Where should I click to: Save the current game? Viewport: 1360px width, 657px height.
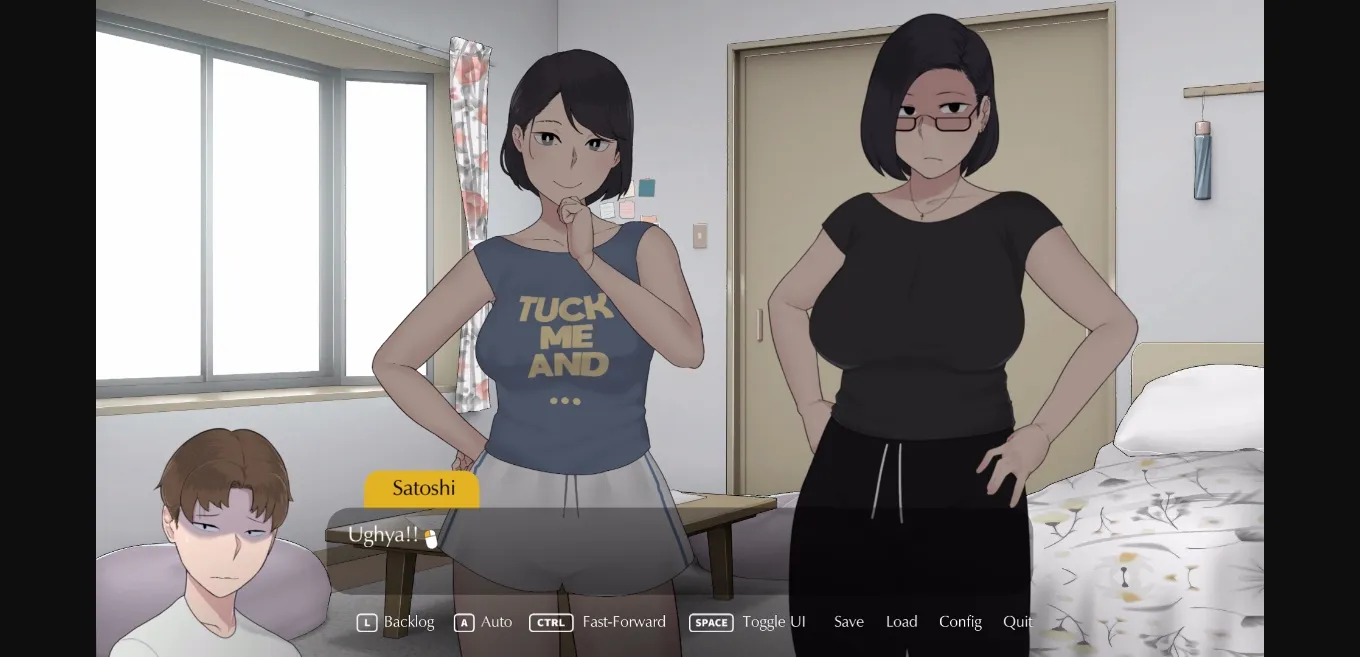click(849, 622)
